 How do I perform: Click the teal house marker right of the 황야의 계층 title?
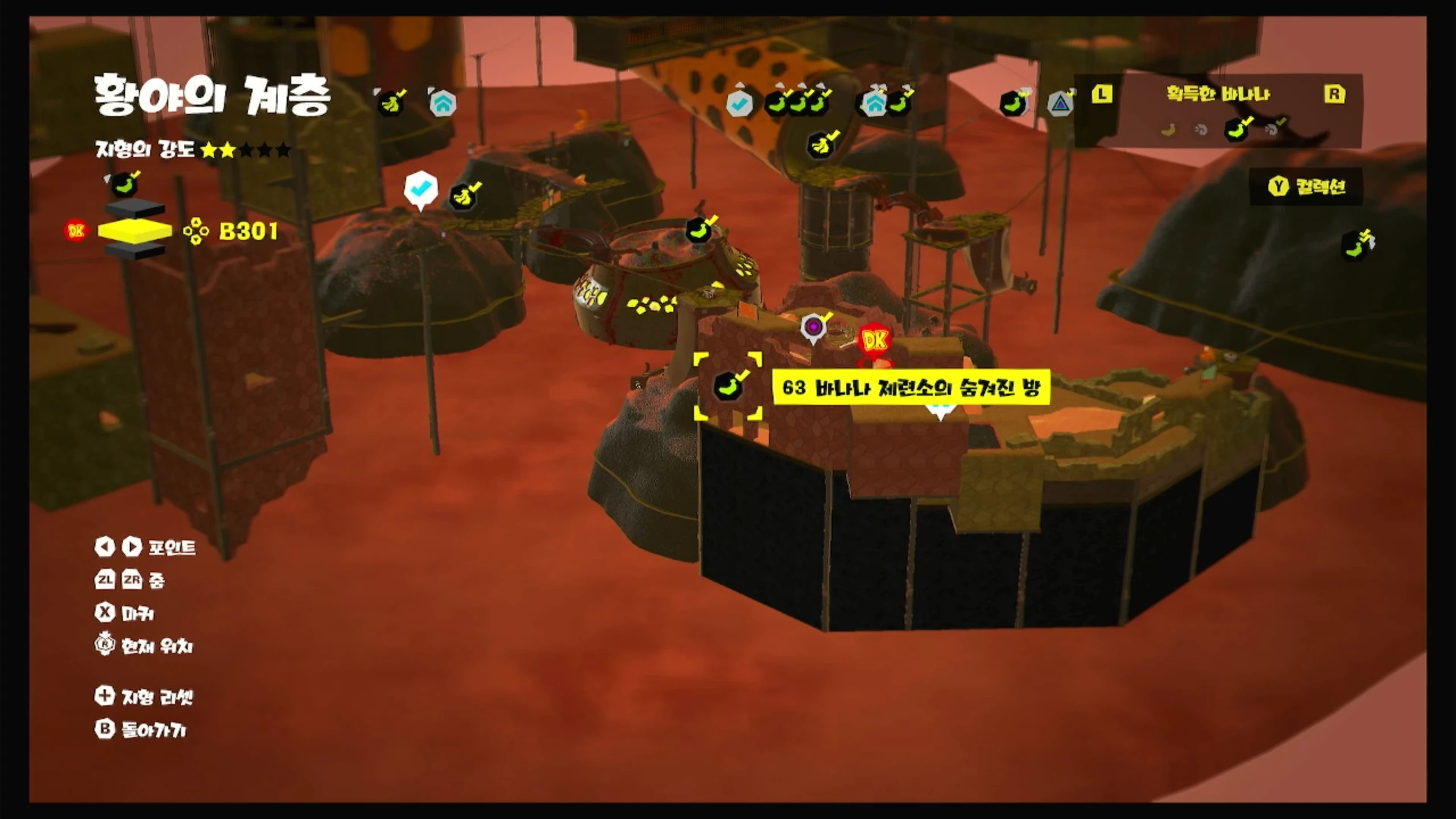[x=442, y=104]
